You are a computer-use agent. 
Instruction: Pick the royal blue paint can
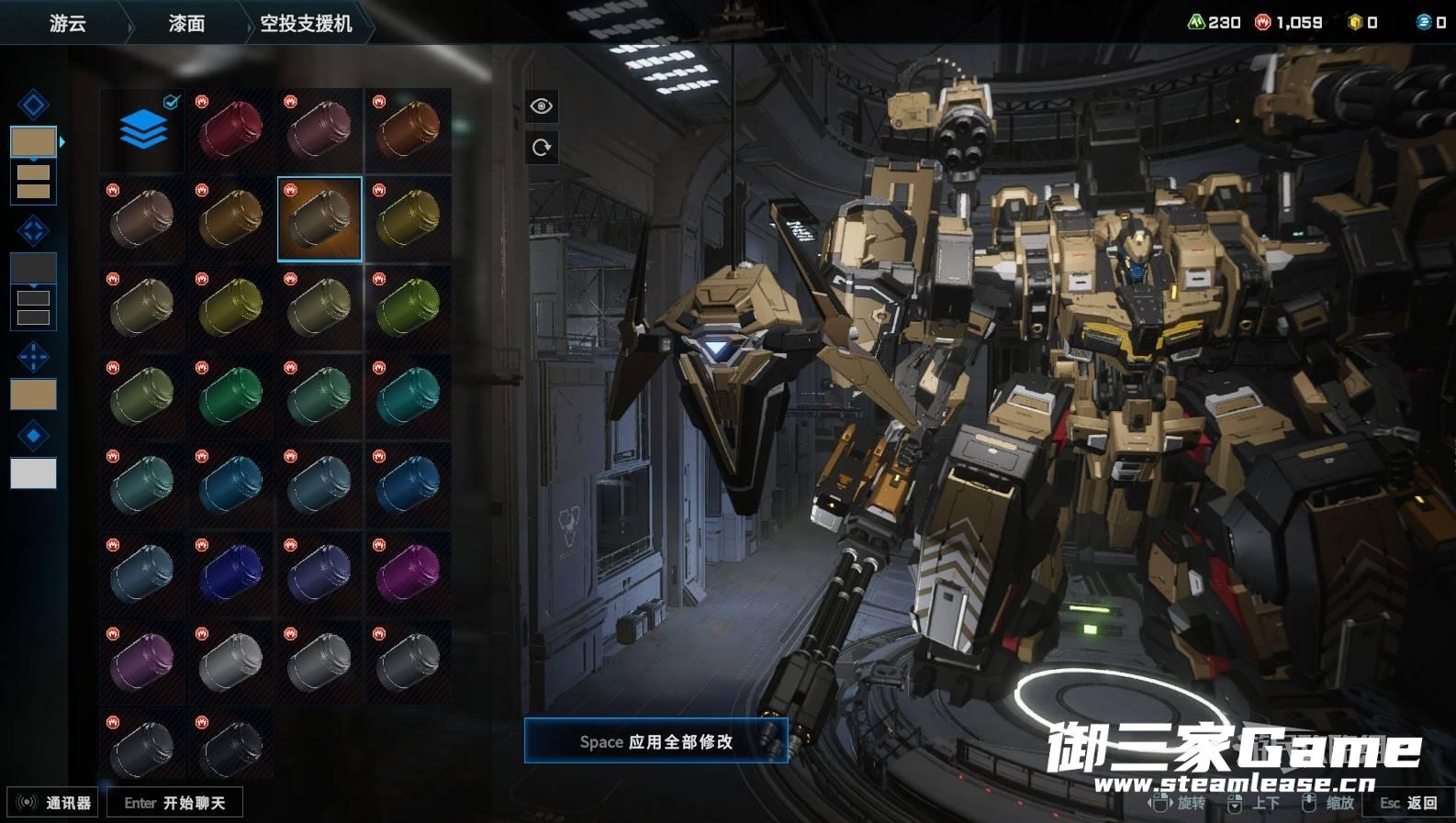tap(230, 573)
